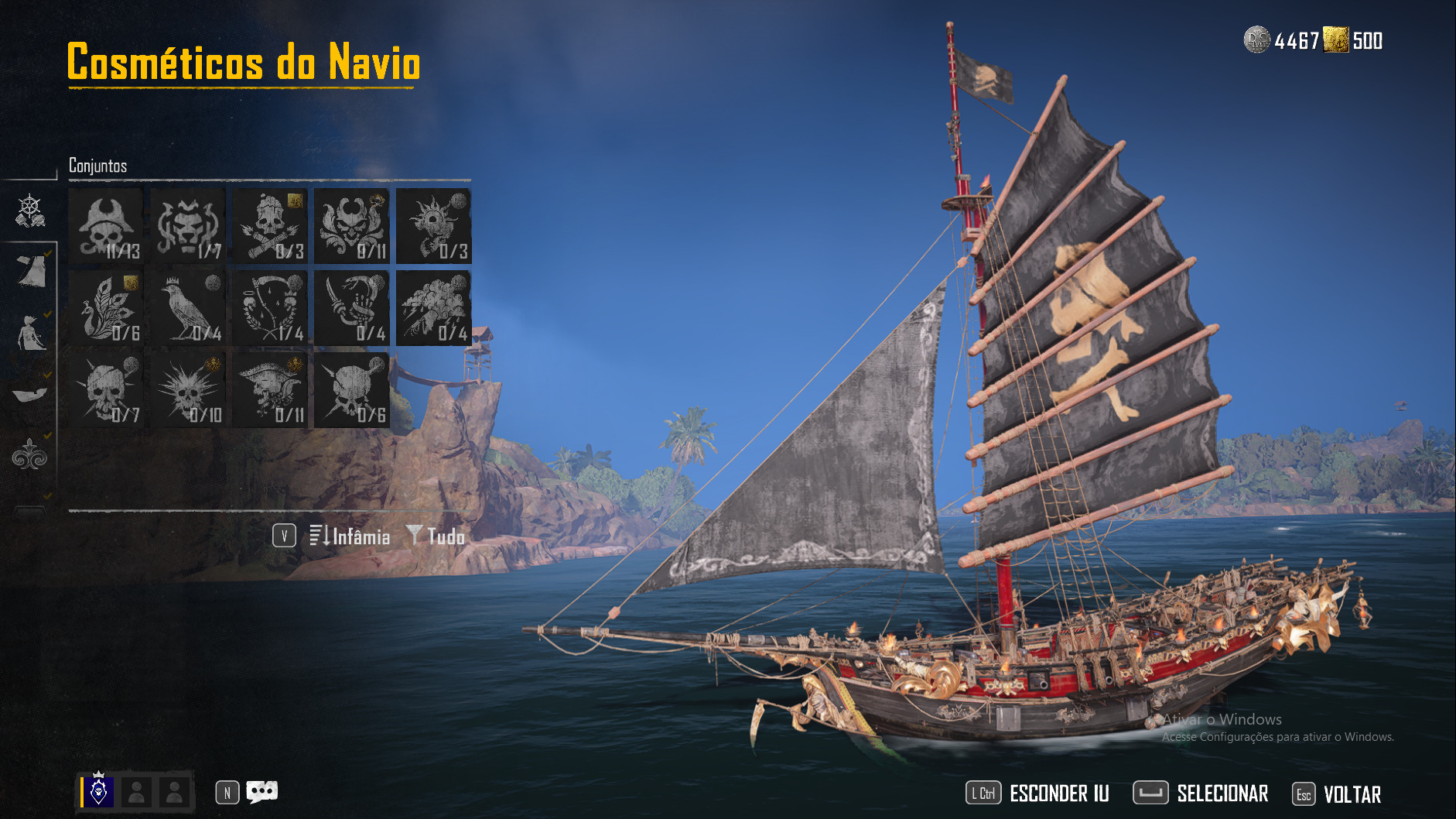Open the Tudo filter
The width and height of the screenshot is (1456, 819).
436,536
